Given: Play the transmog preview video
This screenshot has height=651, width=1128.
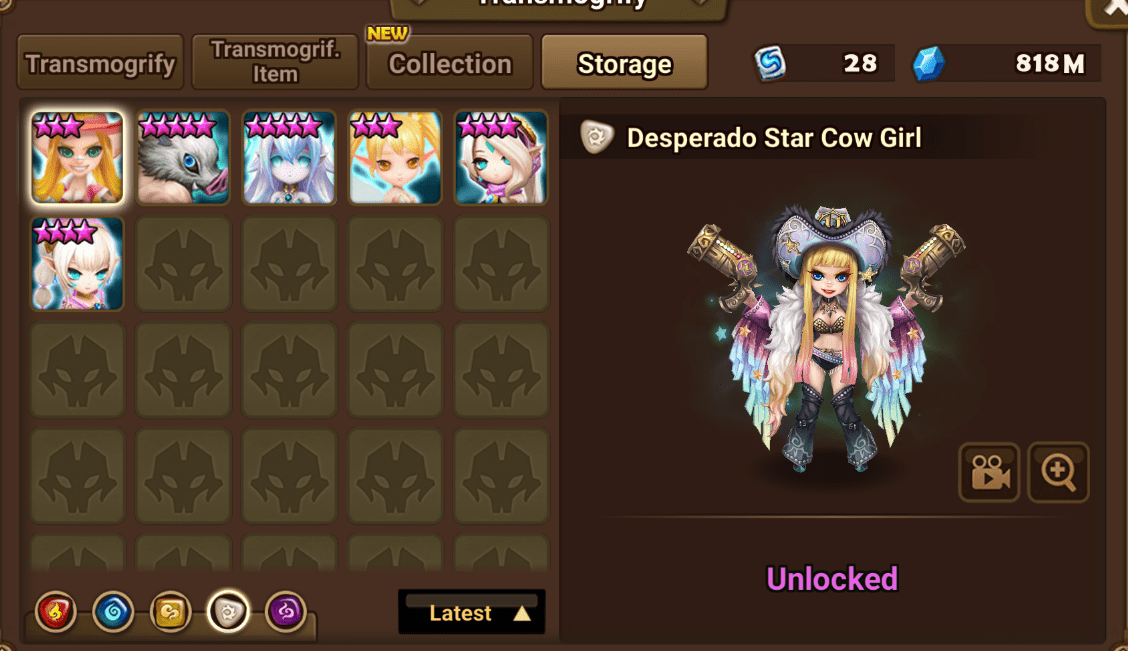Looking at the screenshot, I should pyautogui.click(x=989, y=472).
